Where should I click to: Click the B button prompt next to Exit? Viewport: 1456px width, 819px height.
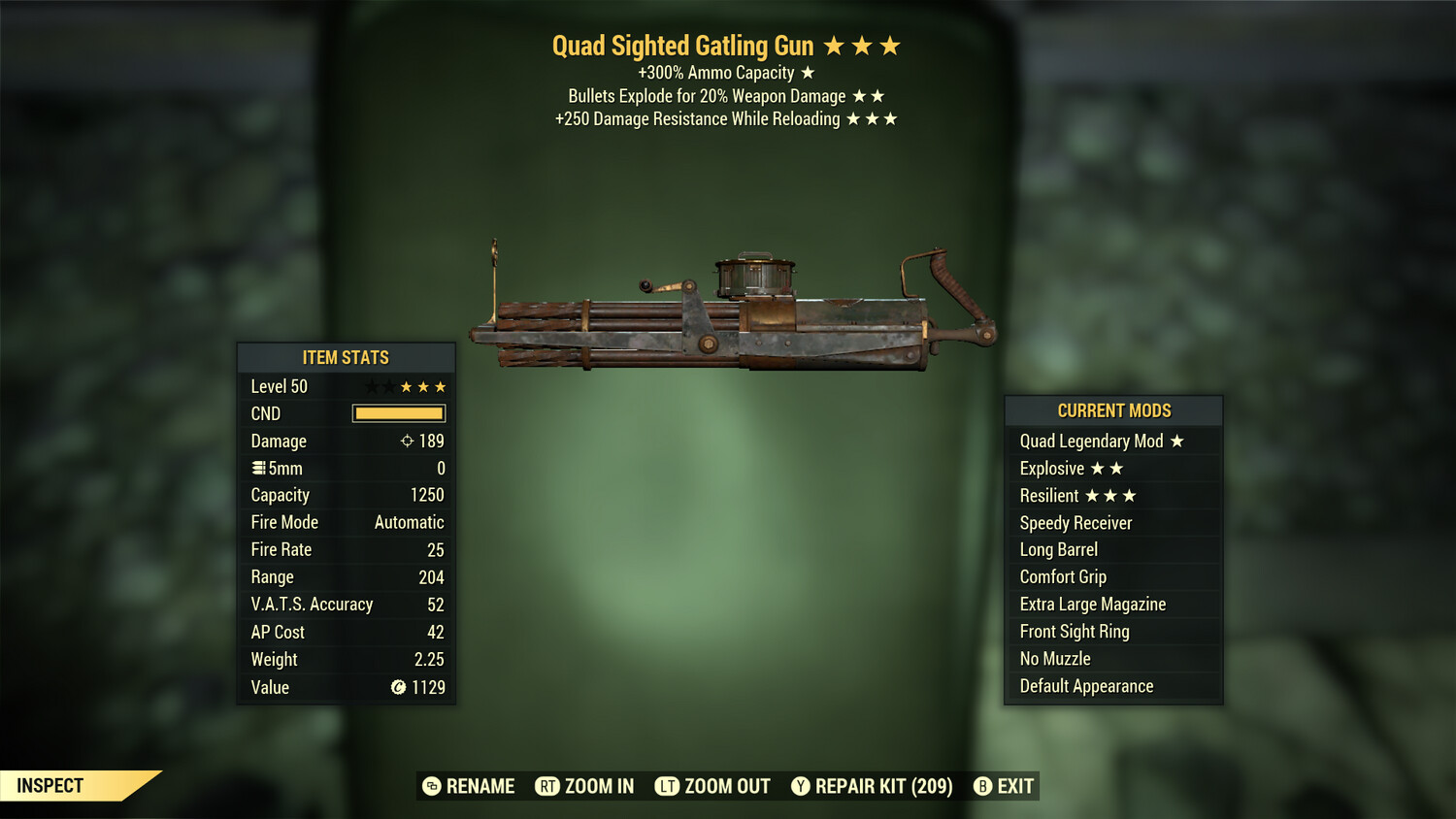[x=983, y=786]
